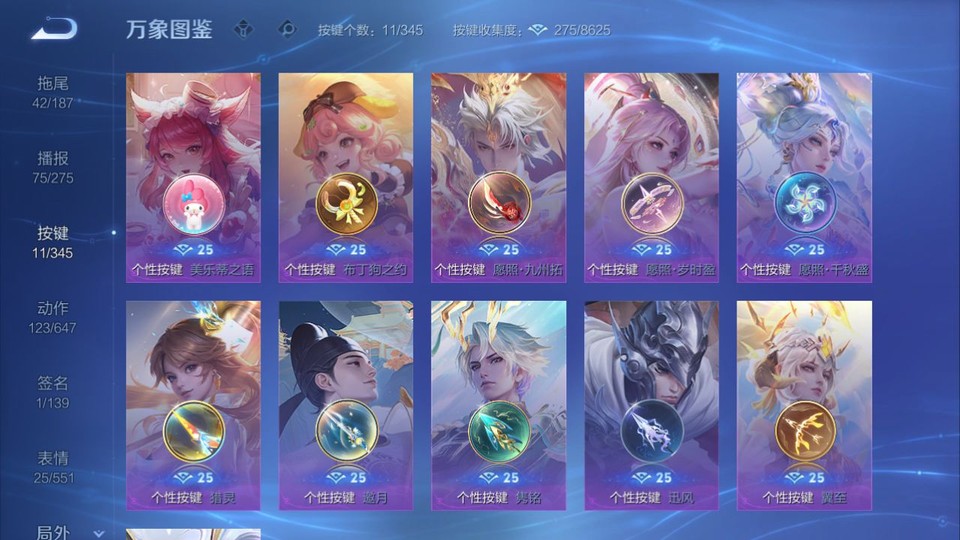Open the 愿照·九州拓 card
The height and width of the screenshot is (540, 960).
pyautogui.click(x=498, y=177)
